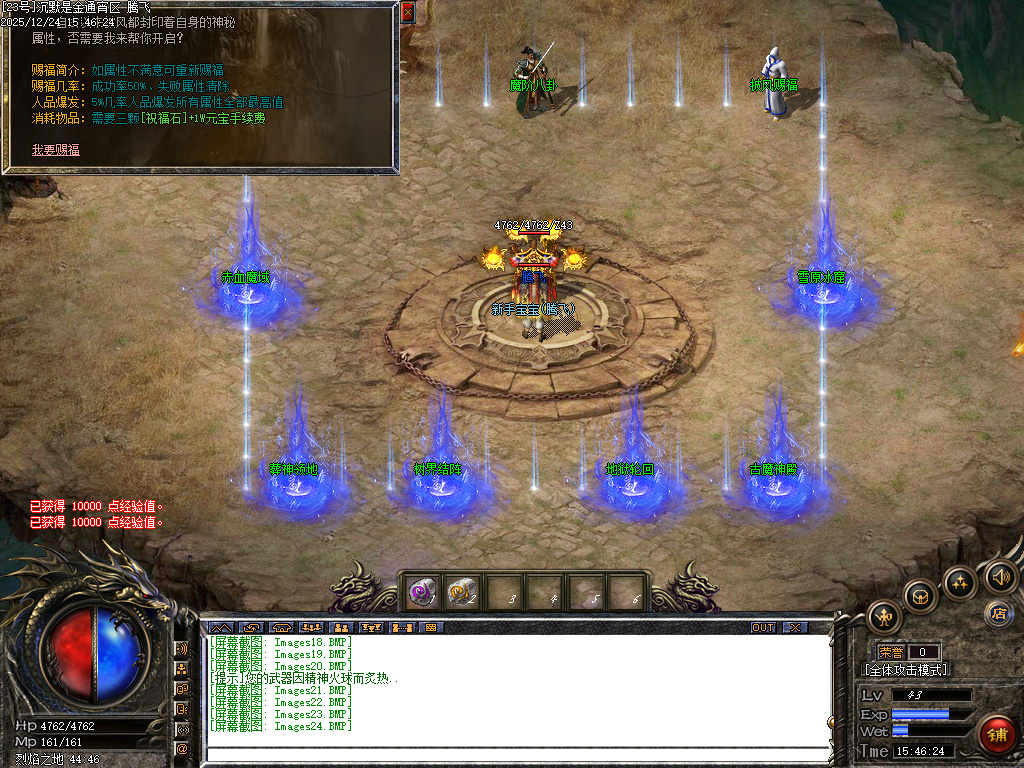Click the red 铺 stall button
Viewport: 1024px width, 768px height.
coord(996,734)
